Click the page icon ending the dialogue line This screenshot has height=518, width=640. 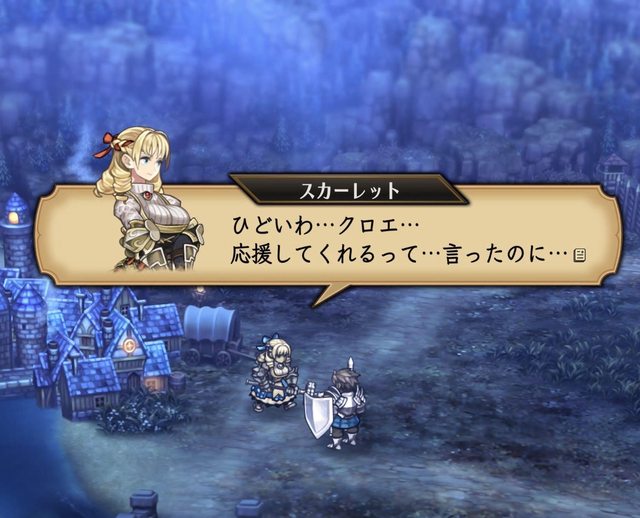pyautogui.click(x=580, y=257)
